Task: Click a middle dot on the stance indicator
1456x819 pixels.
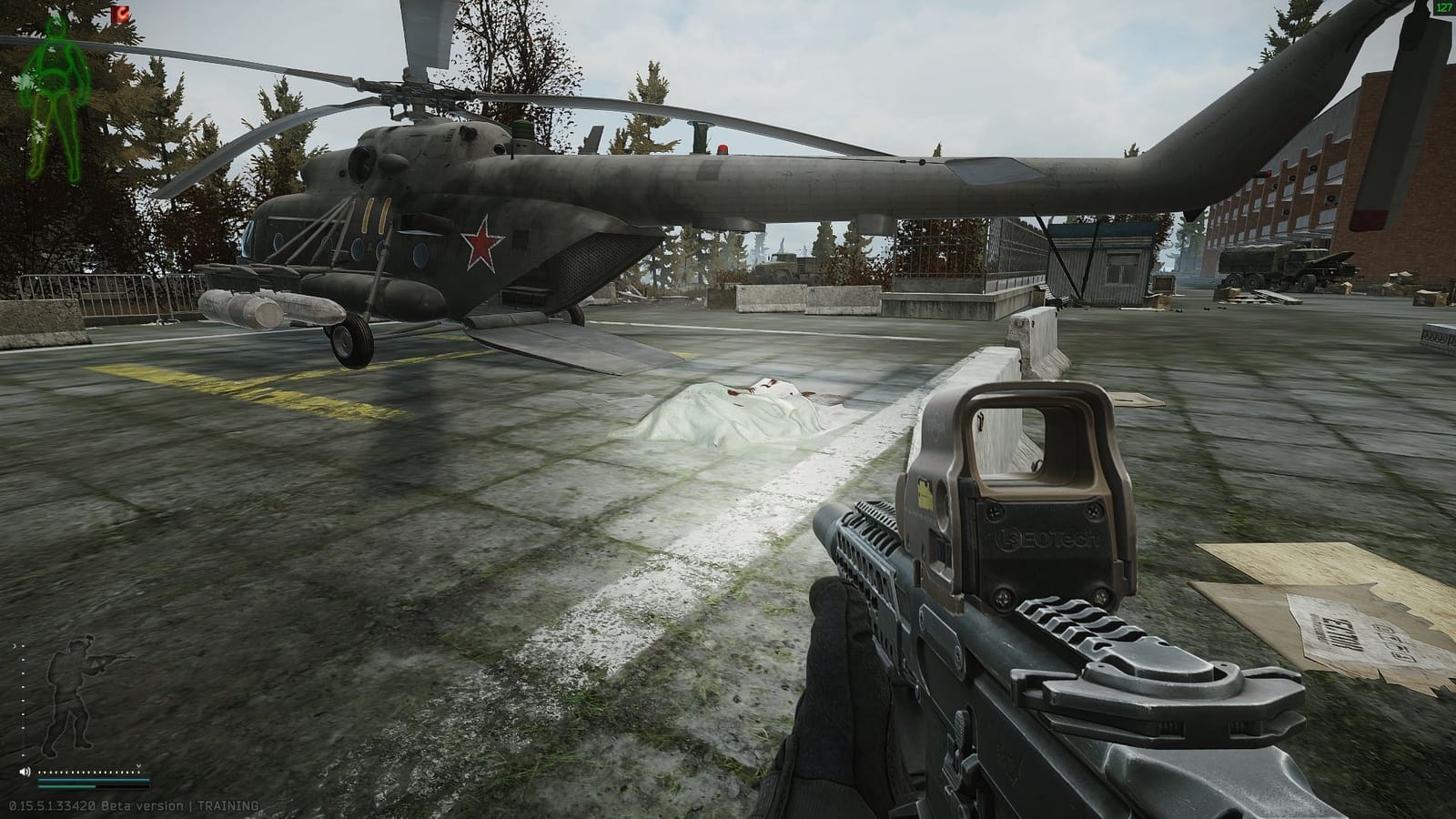Action: click(x=23, y=701)
